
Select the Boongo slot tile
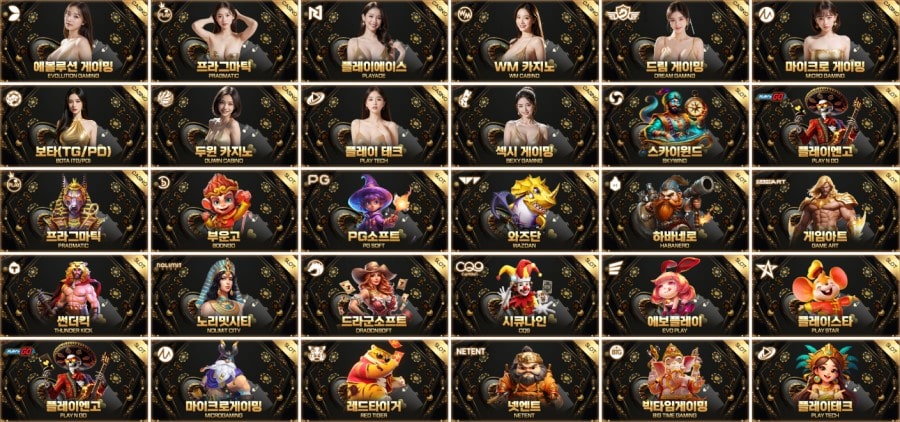(225, 210)
